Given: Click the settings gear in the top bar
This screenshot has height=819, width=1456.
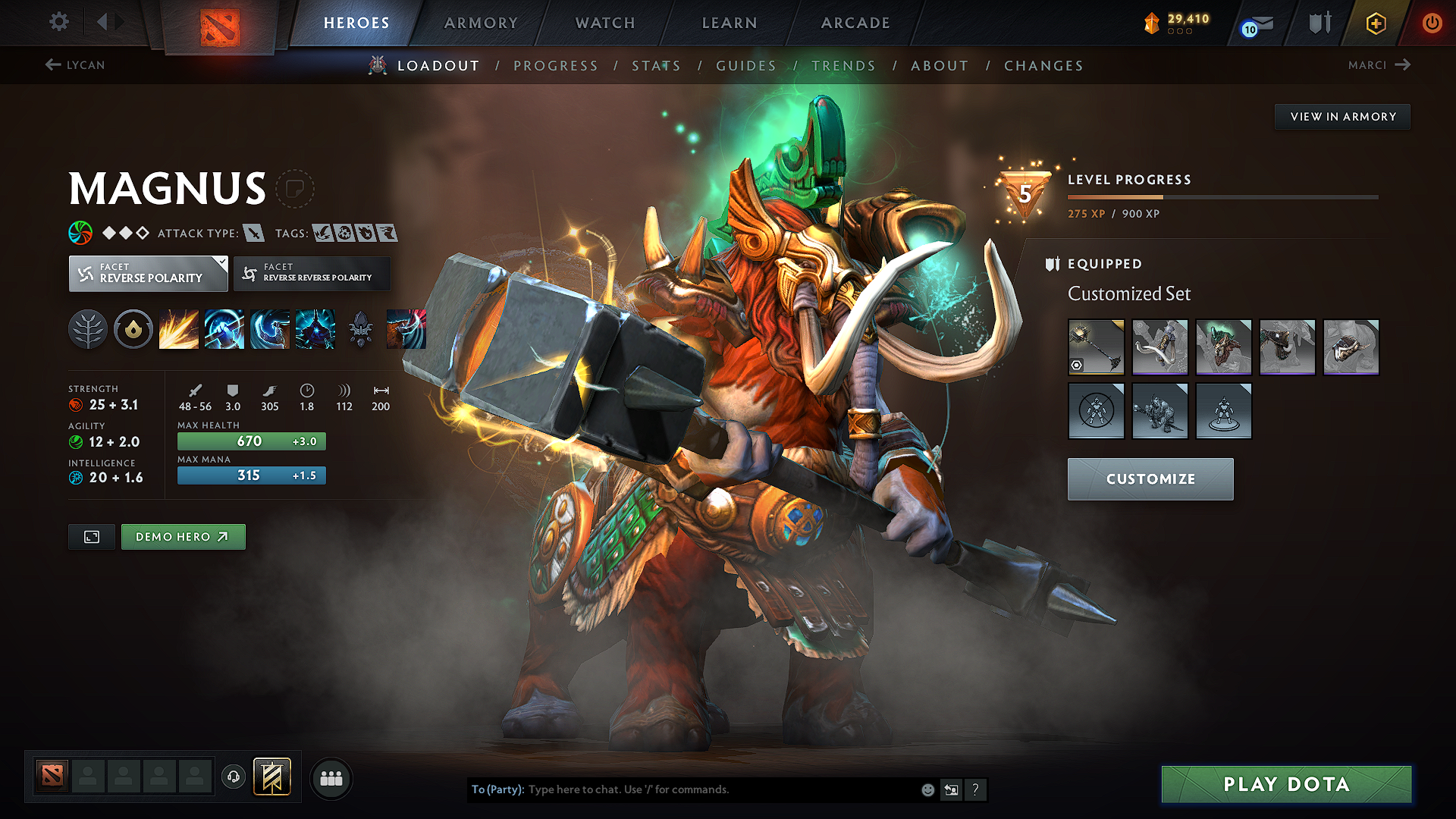Looking at the screenshot, I should (x=58, y=22).
